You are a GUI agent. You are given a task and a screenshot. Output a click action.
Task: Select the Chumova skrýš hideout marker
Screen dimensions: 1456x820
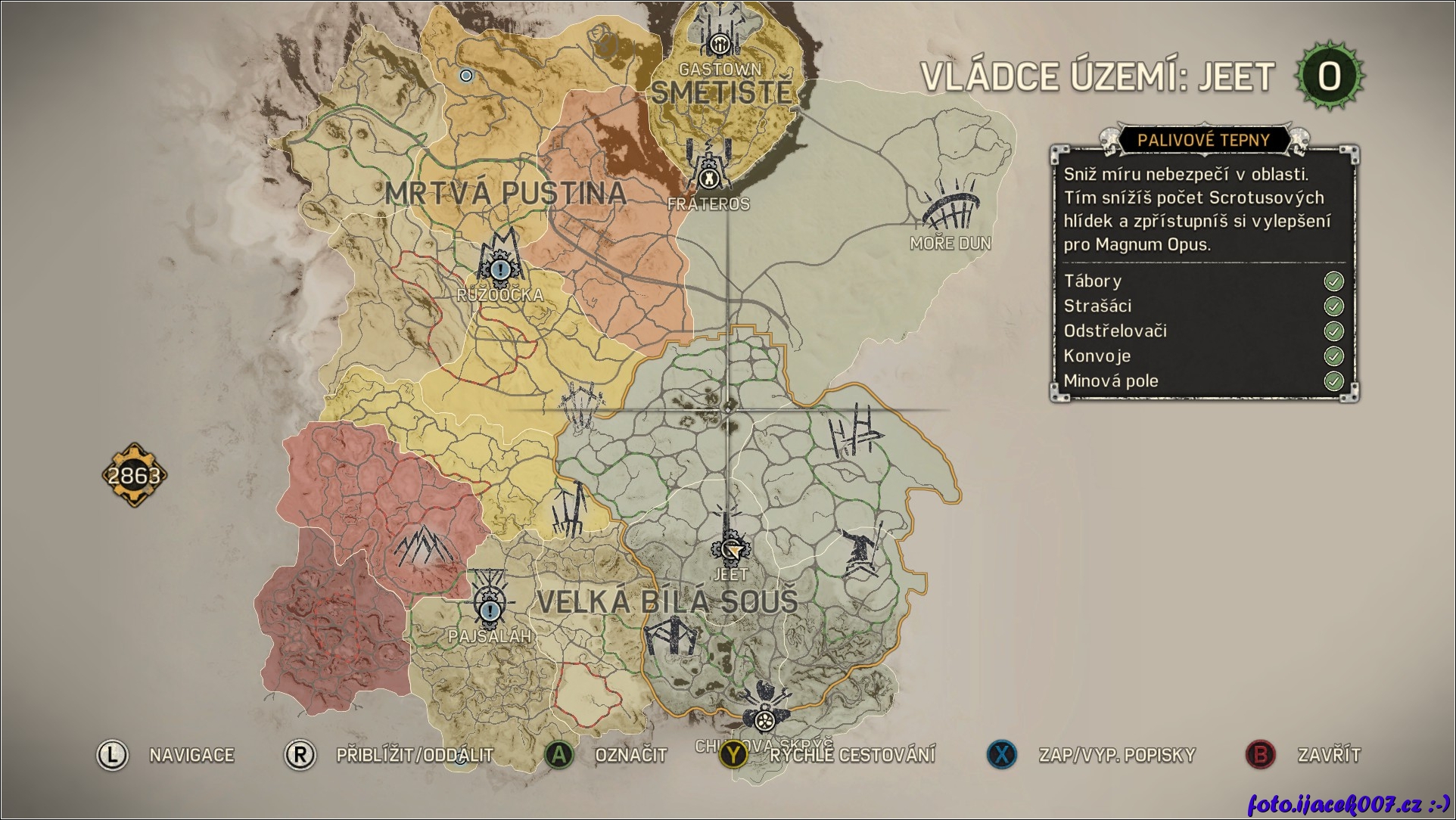point(765,717)
